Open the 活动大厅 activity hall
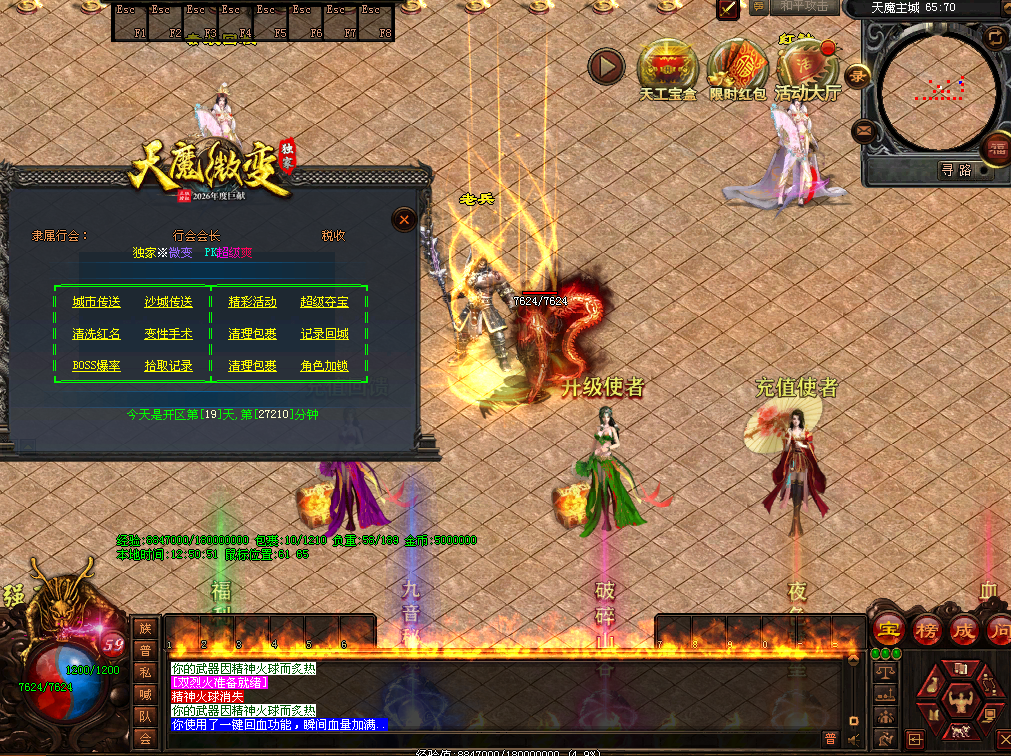Viewport: 1011px width, 756px height. pyautogui.click(x=807, y=68)
